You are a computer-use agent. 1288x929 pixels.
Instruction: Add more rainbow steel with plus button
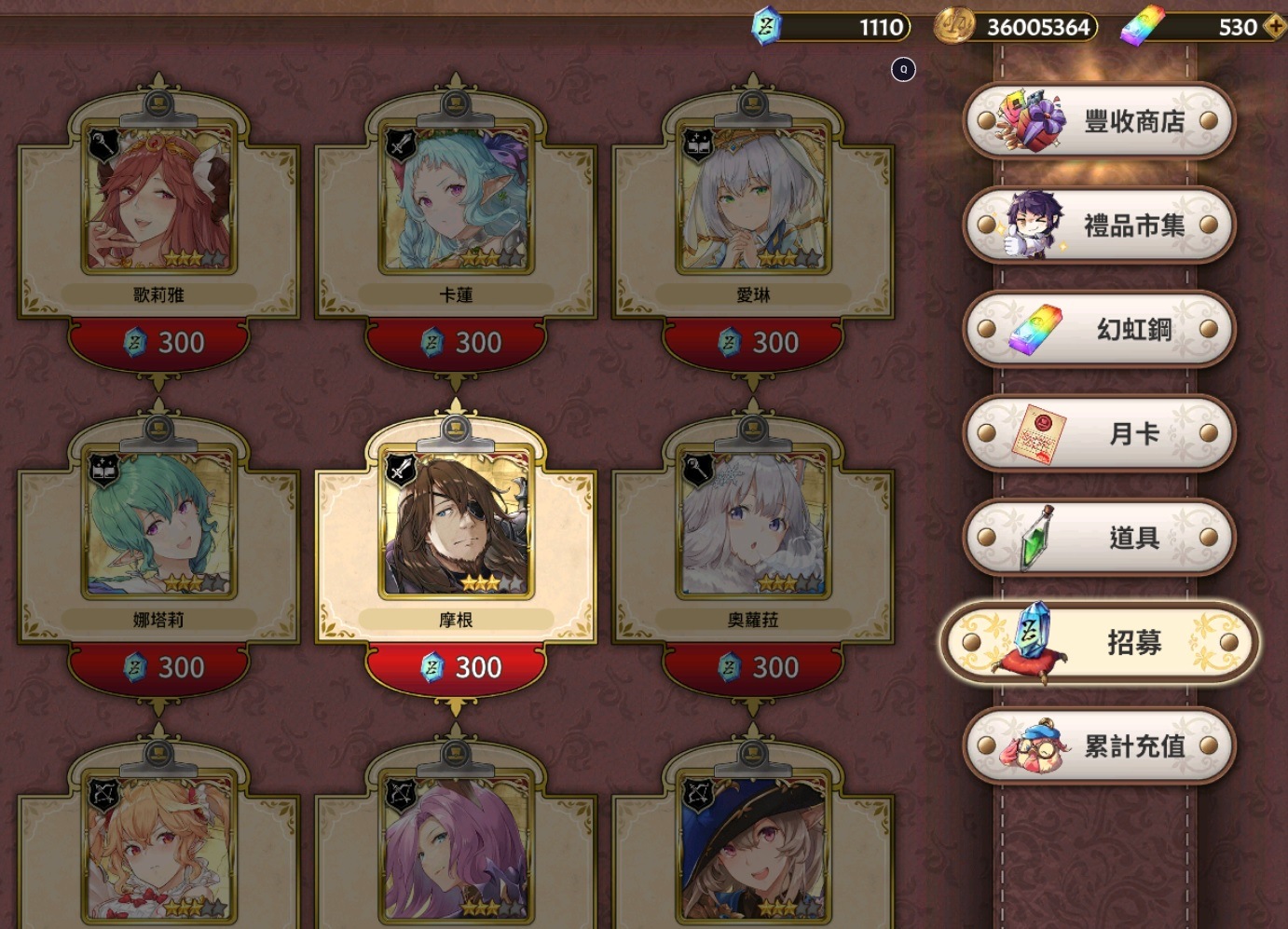point(1274,27)
